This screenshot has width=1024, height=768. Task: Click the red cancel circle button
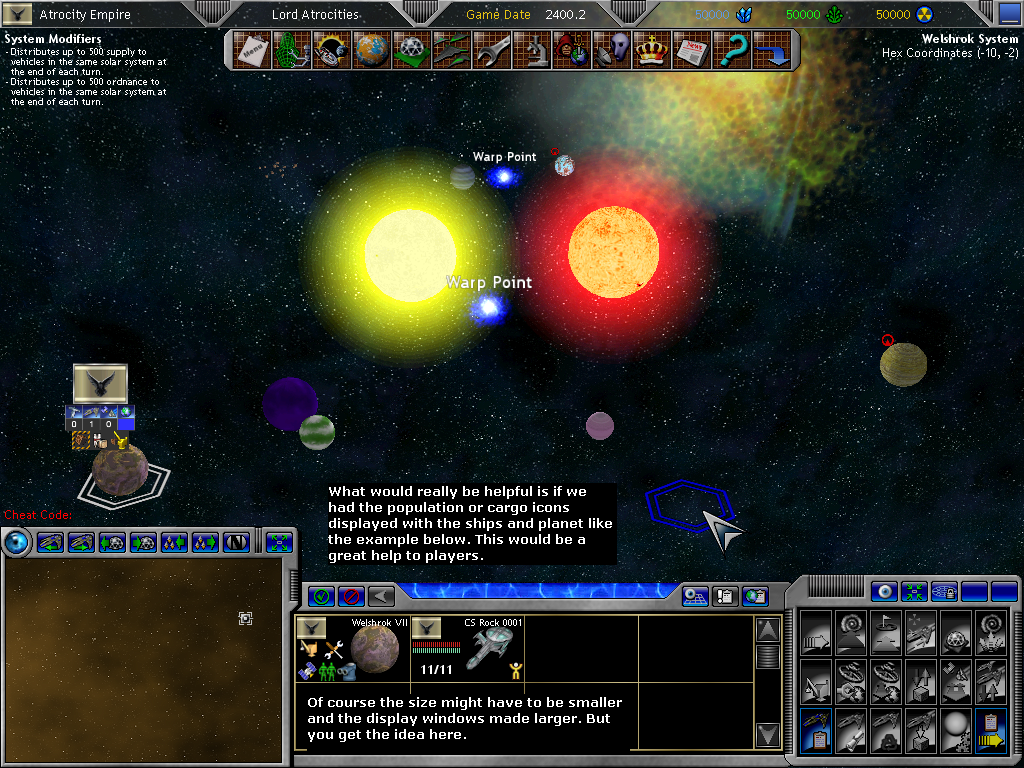pos(351,596)
